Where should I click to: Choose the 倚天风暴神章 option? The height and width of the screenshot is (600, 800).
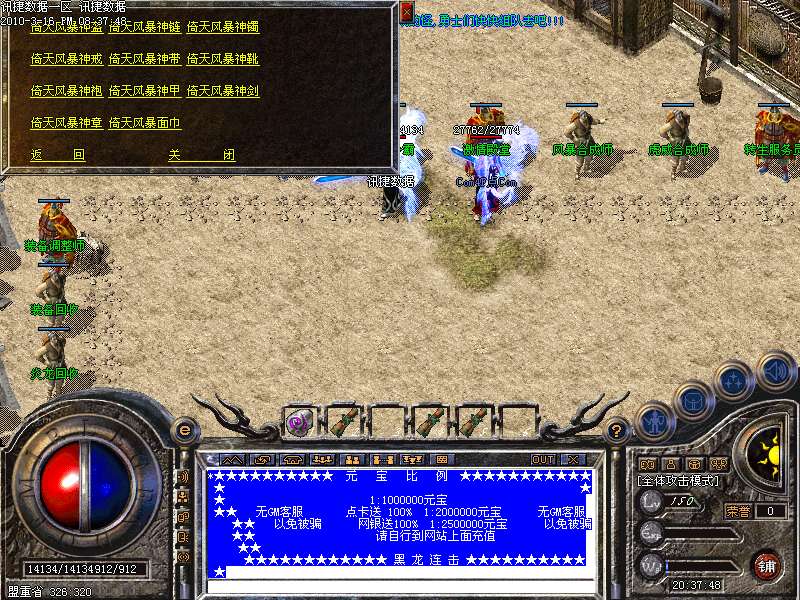coord(66,123)
